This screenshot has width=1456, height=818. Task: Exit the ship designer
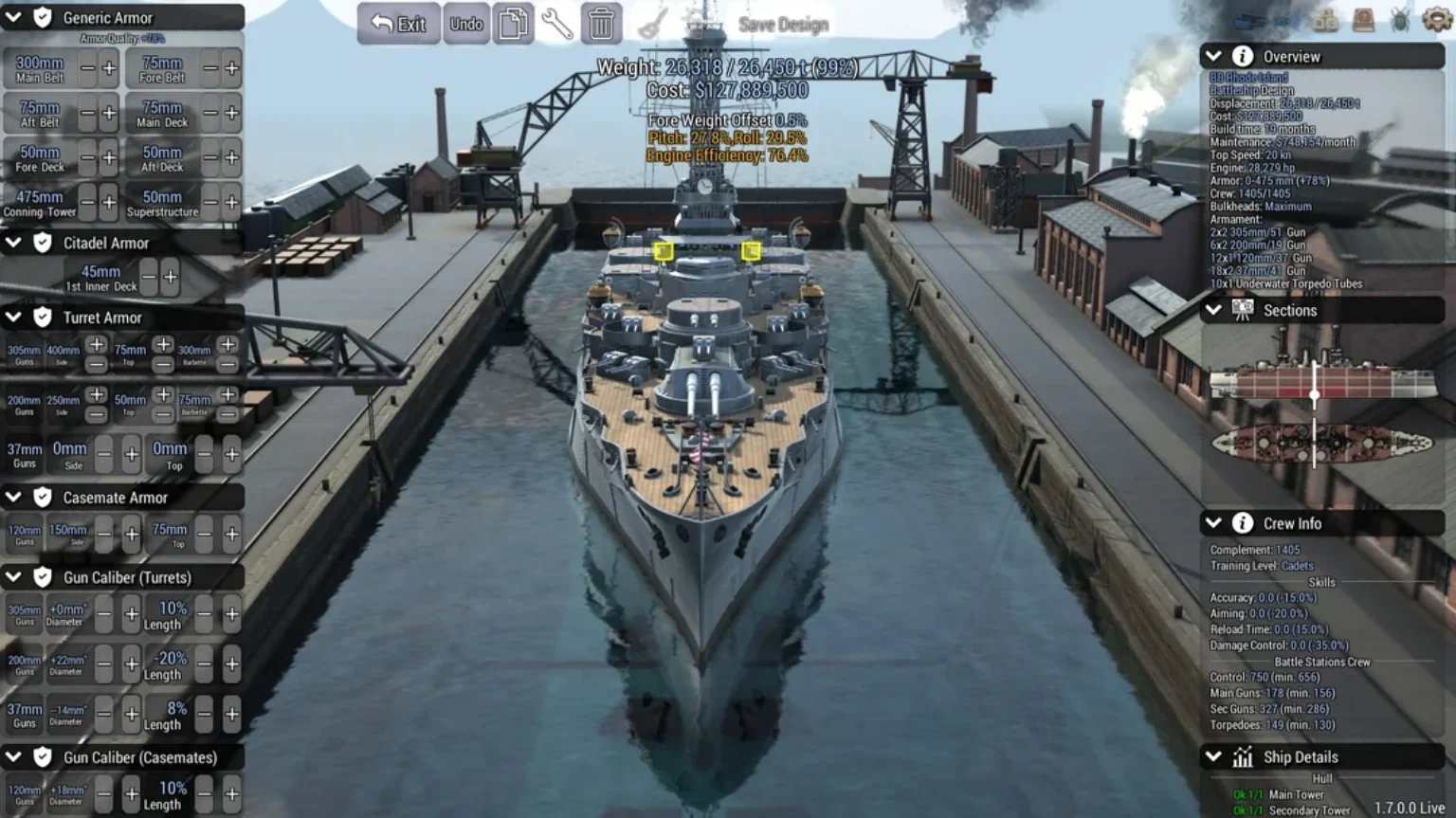[398, 24]
